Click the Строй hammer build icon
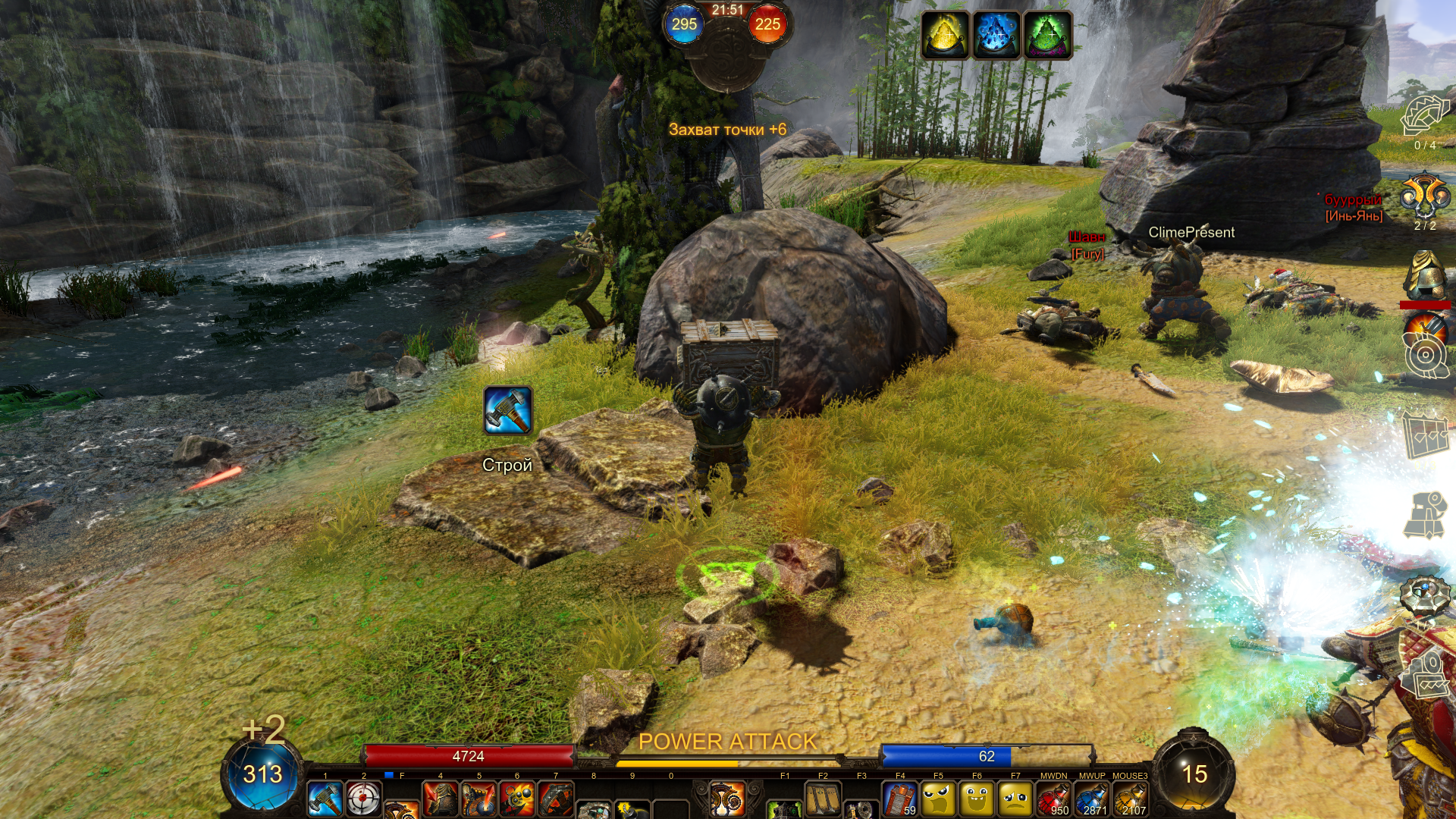 click(x=507, y=411)
